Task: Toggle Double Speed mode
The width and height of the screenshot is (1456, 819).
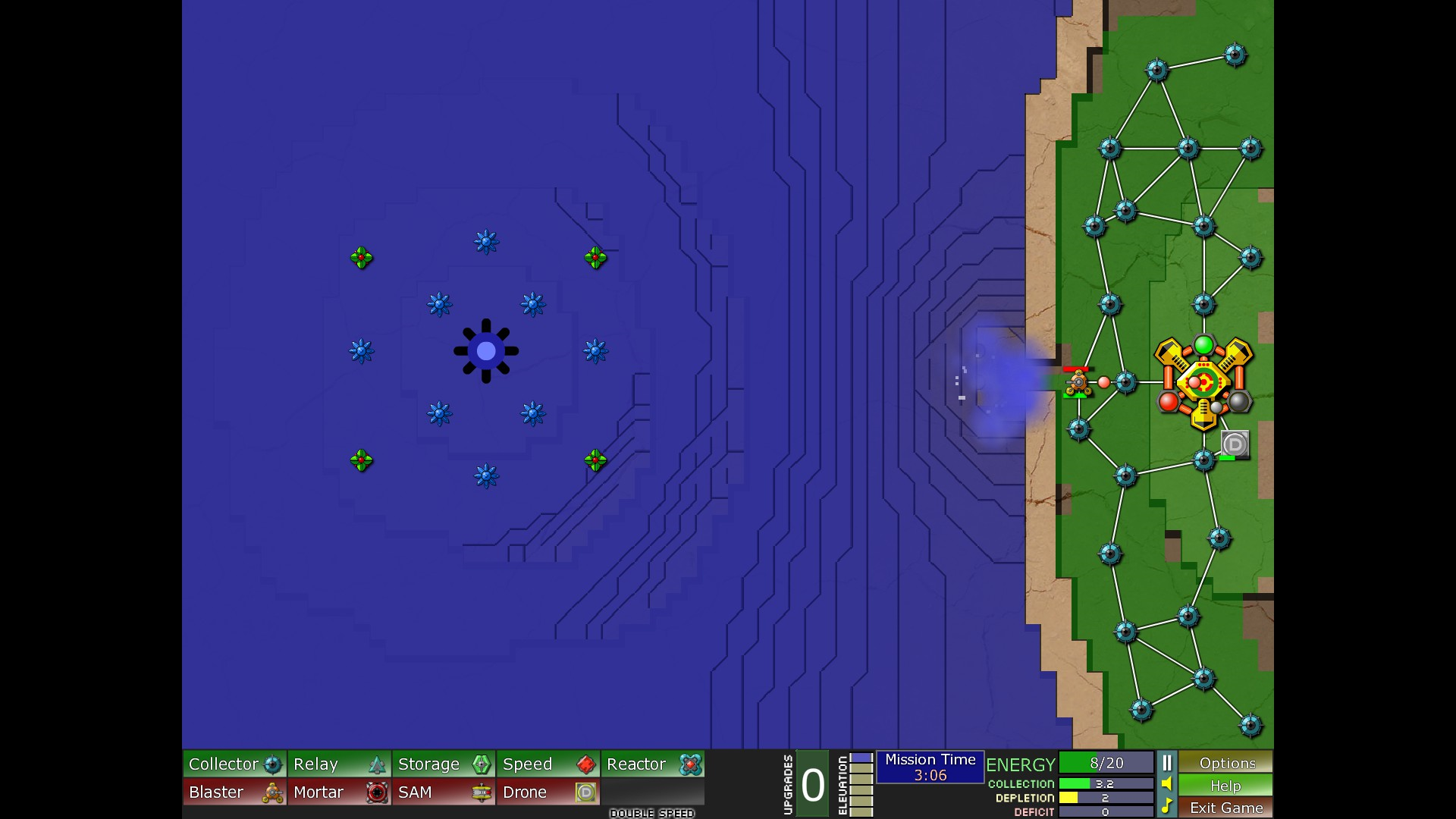Action: point(652,813)
